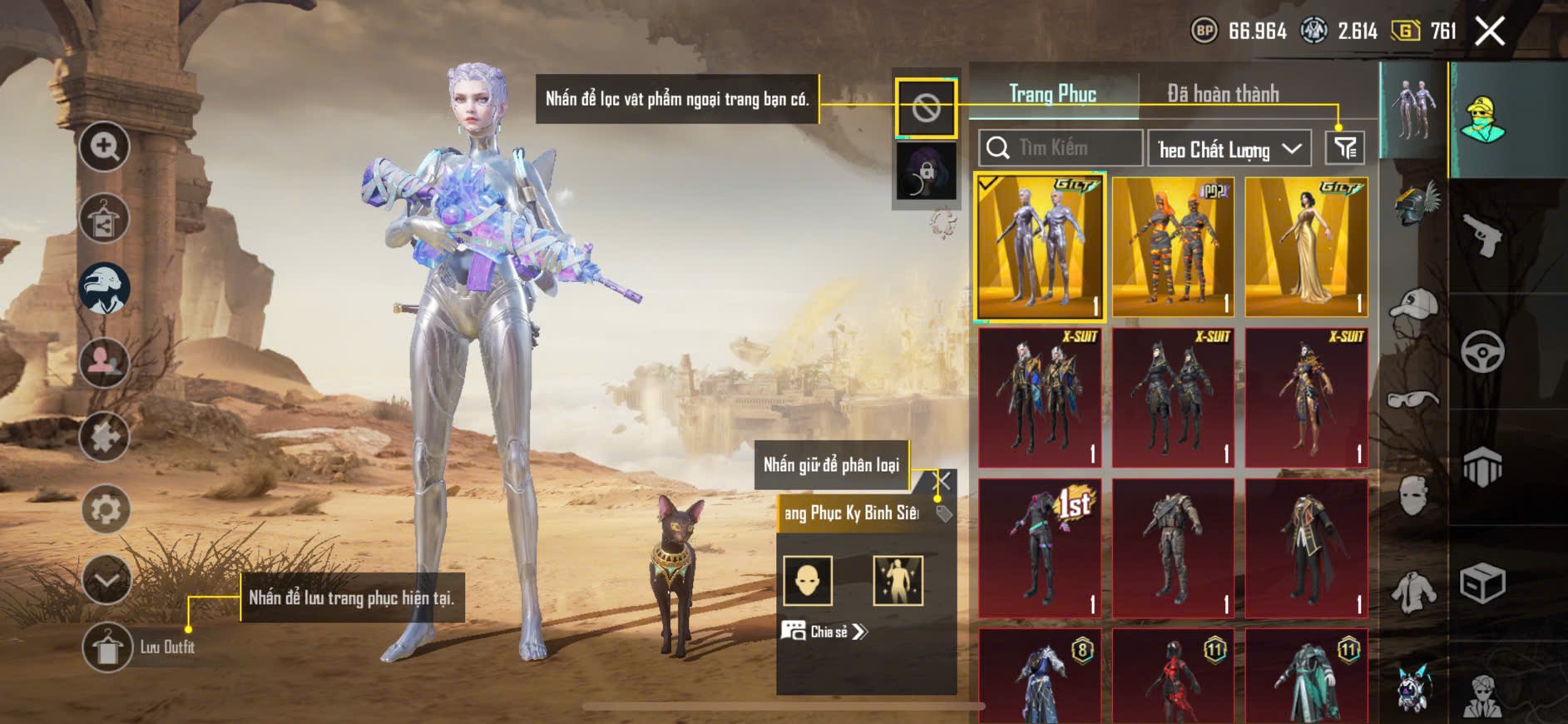Tap the Chia sẻ share link
Image resolution: width=1568 pixels, height=724 pixels.
click(824, 632)
